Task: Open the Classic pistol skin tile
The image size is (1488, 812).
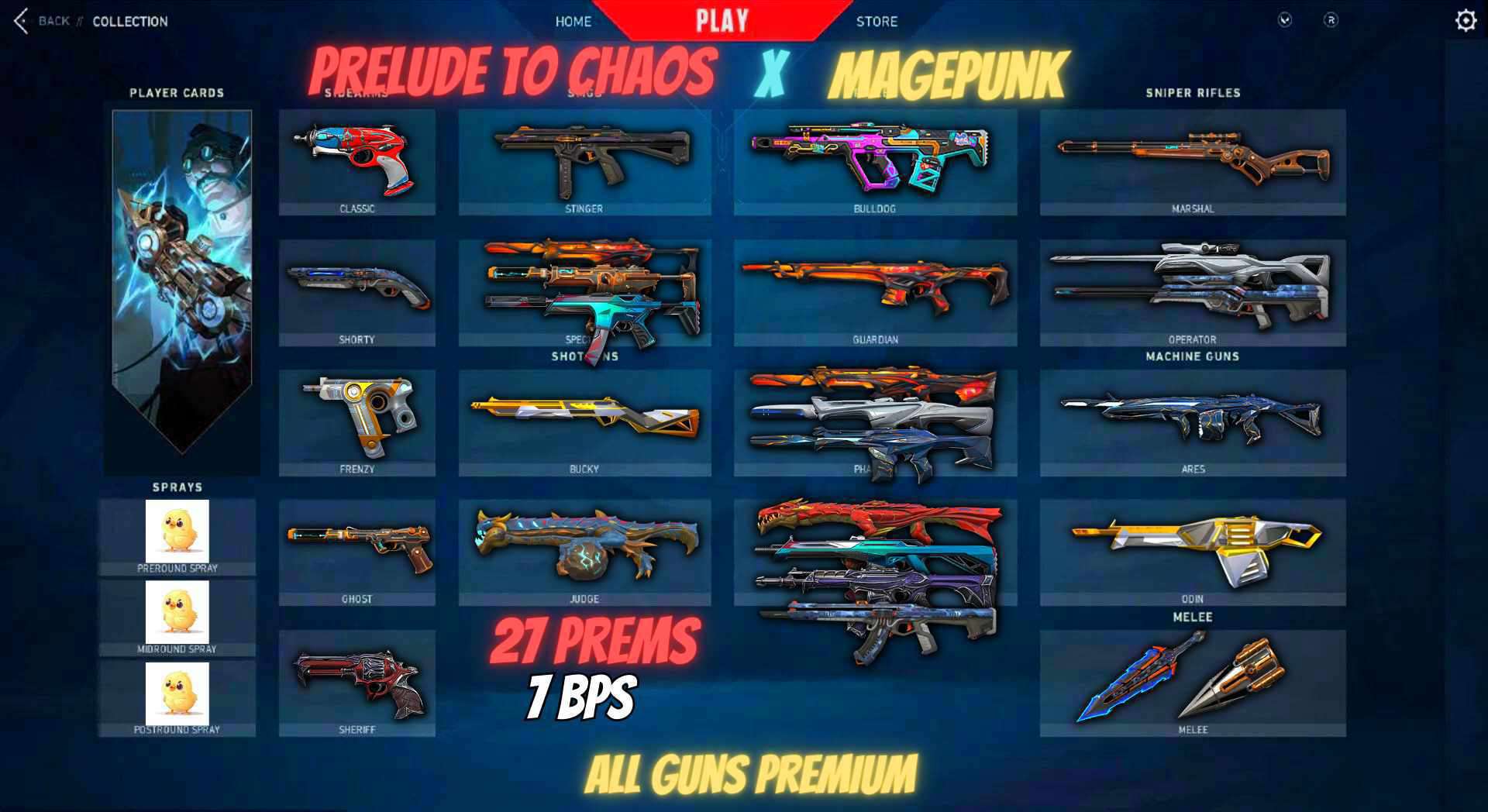Action: coord(356,159)
